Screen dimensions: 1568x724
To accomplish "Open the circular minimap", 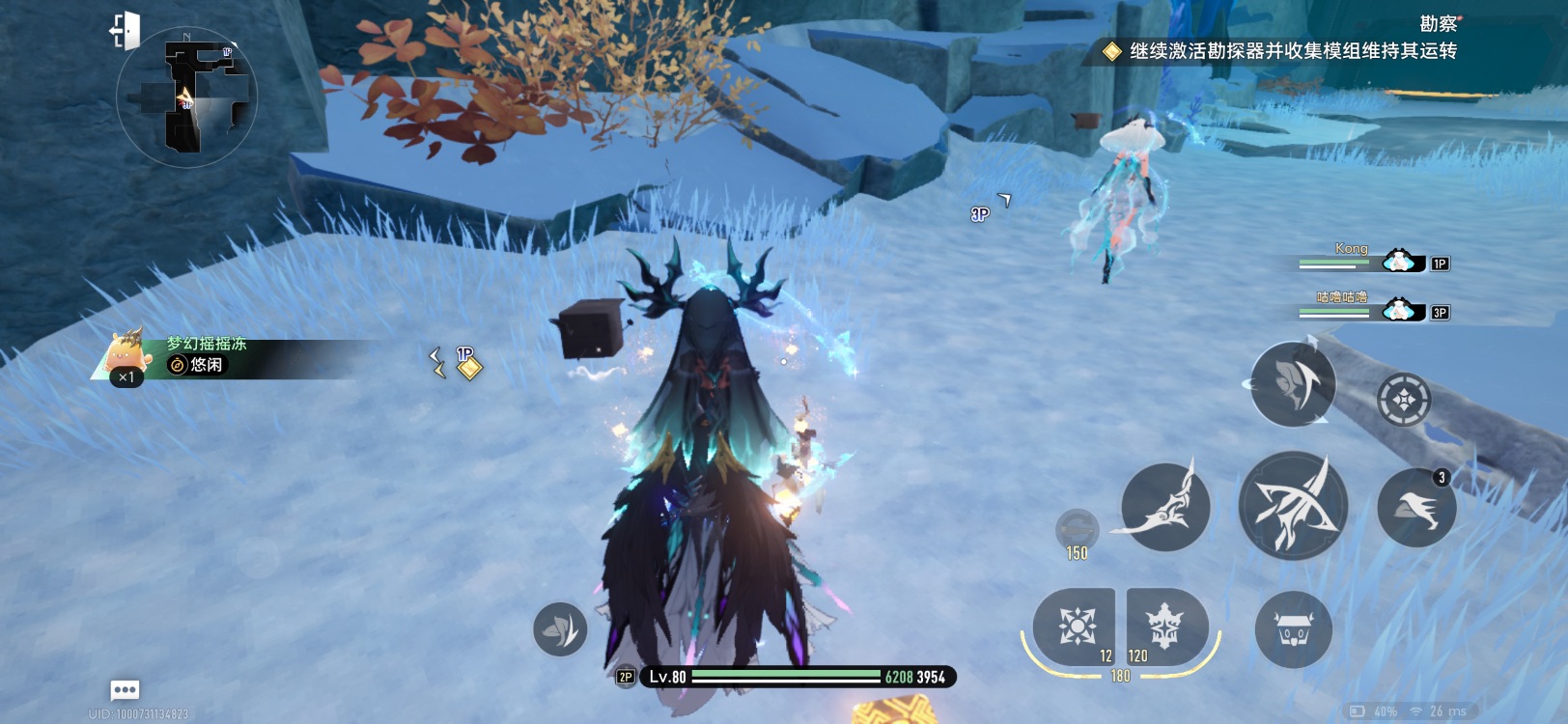I will coord(186,97).
